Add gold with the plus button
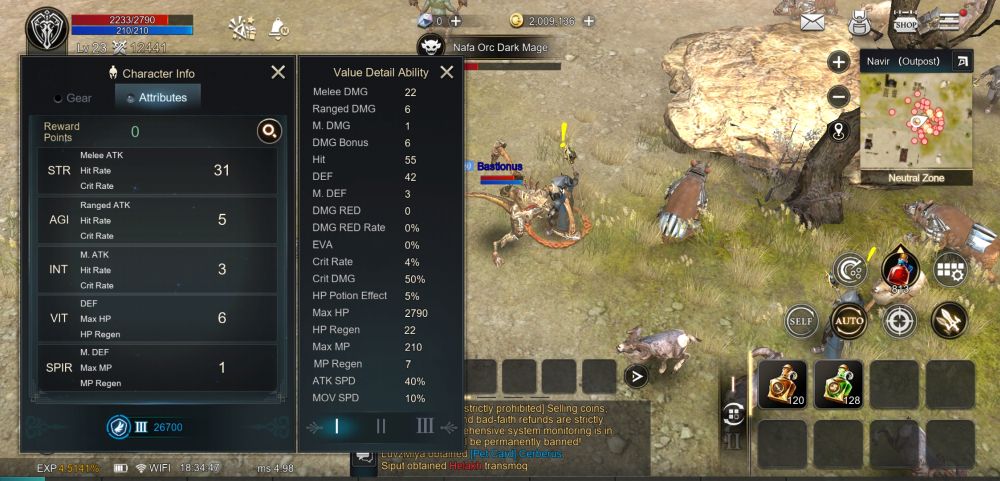Screen dimensions: 1000x481 pos(589,19)
